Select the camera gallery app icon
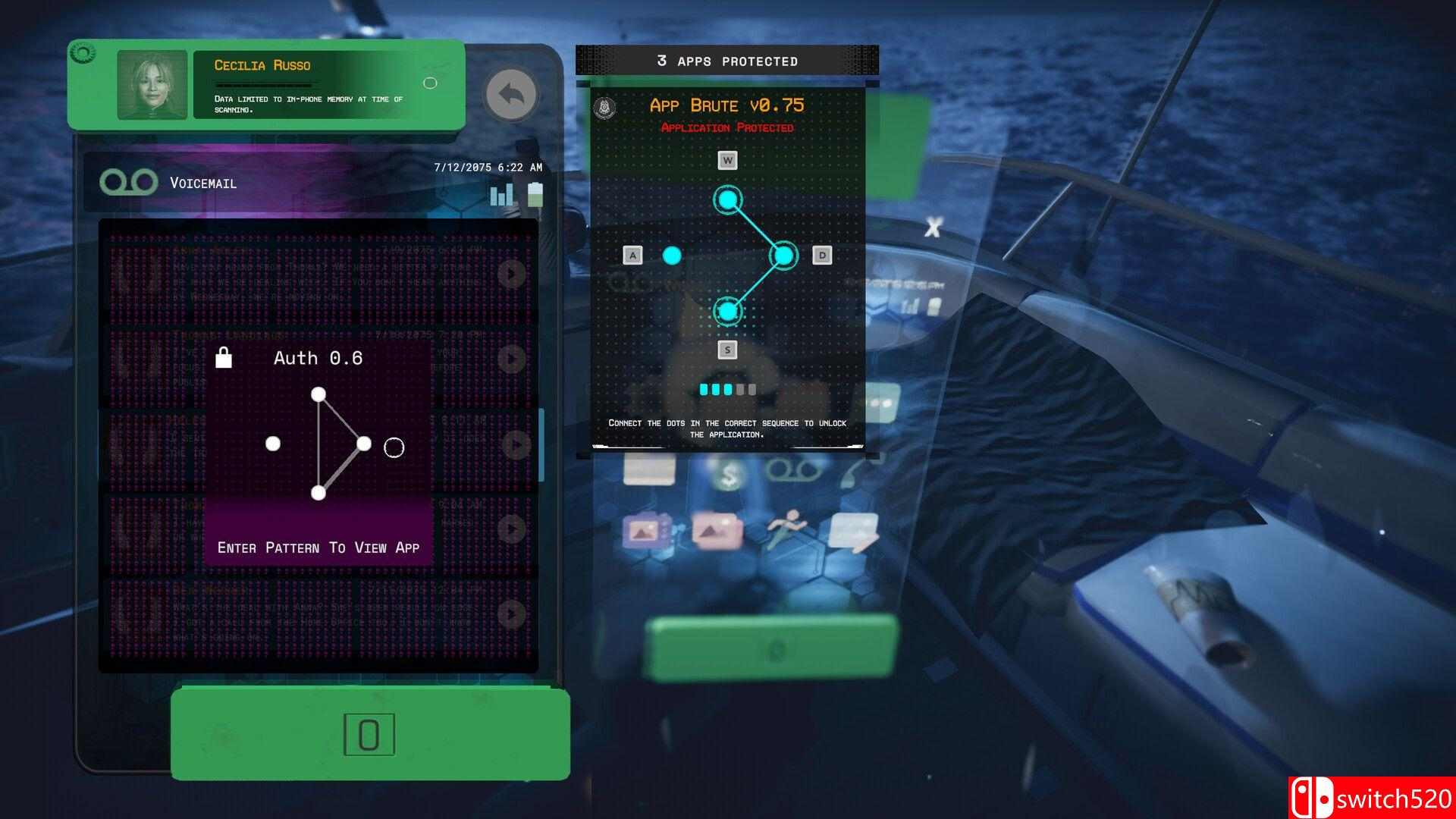 (646, 529)
